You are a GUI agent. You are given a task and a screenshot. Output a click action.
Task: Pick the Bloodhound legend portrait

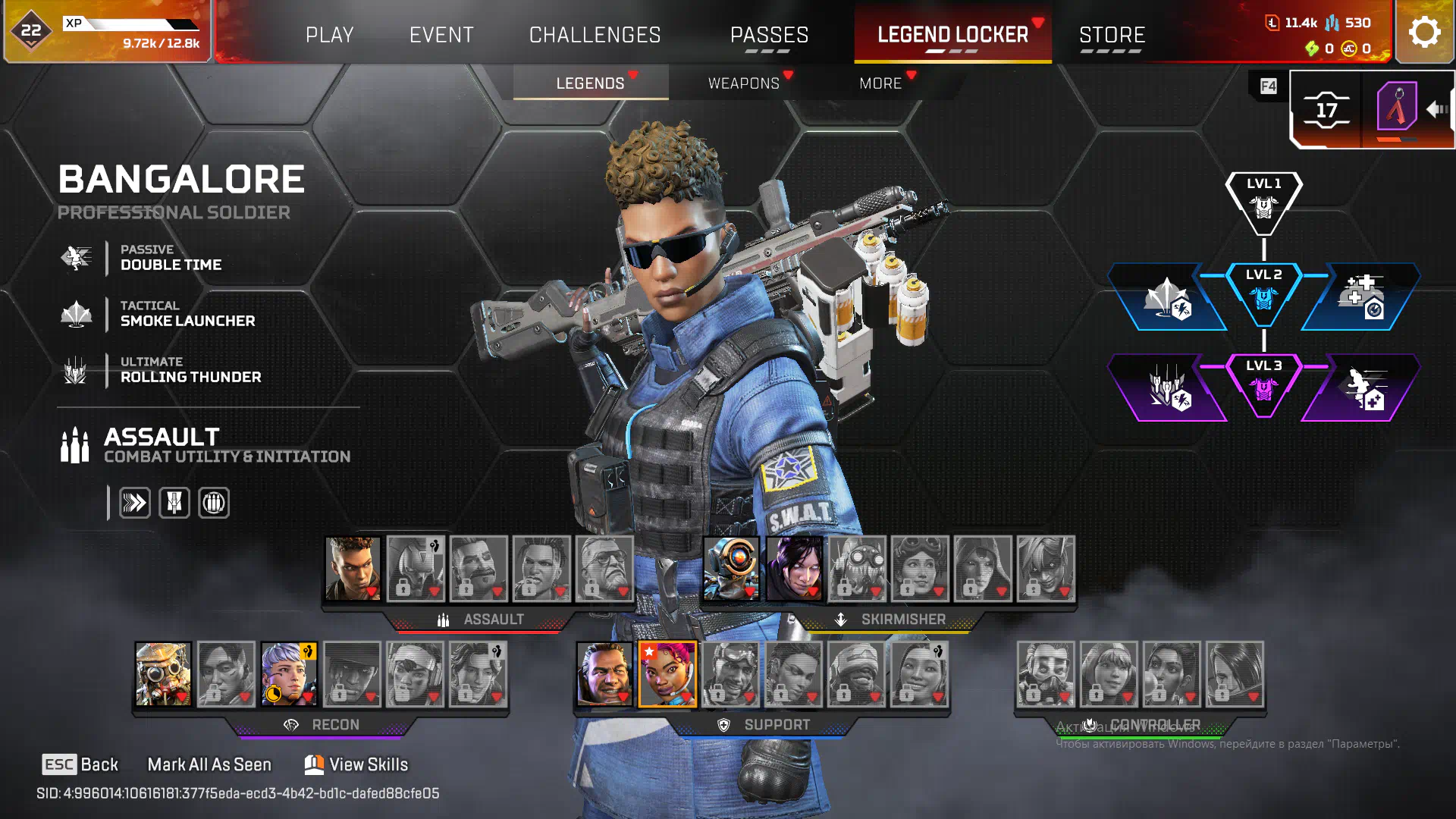pyautogui.click(x=163, y=674)
